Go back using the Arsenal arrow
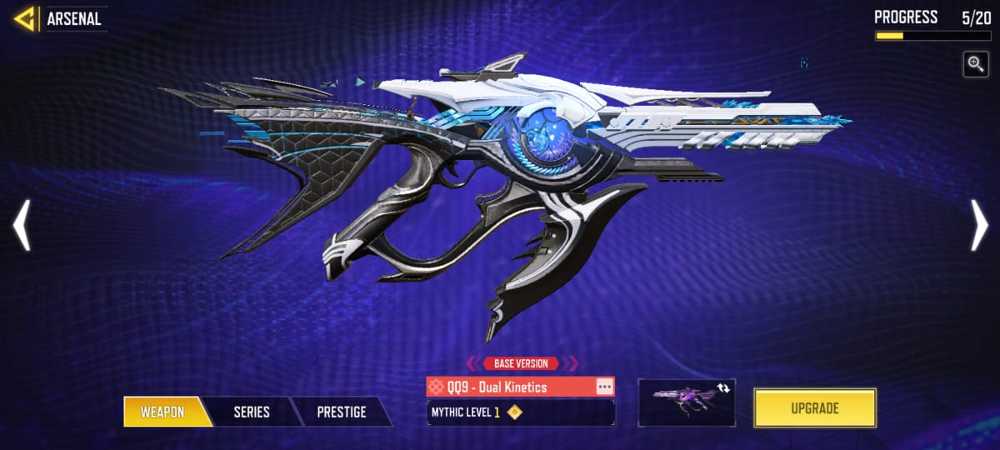The image size is (1000, 450). pos(25,18)
